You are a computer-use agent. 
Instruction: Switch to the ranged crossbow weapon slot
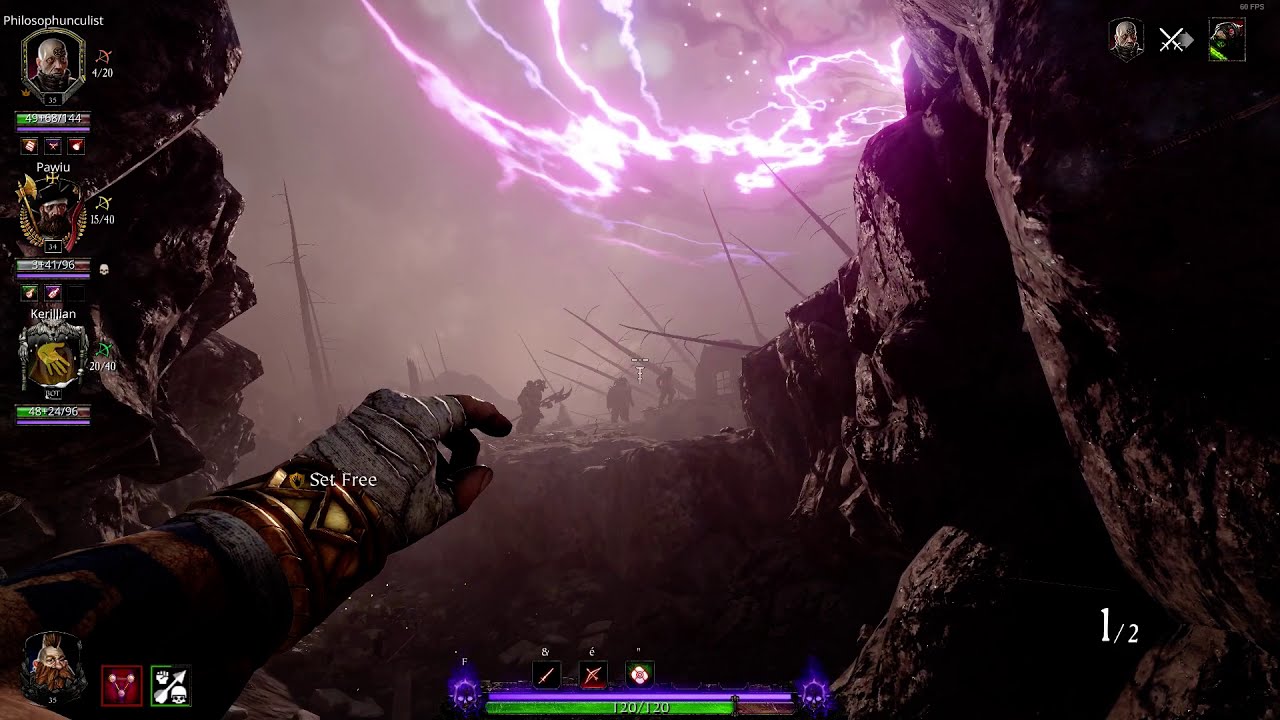pos(592,675)
